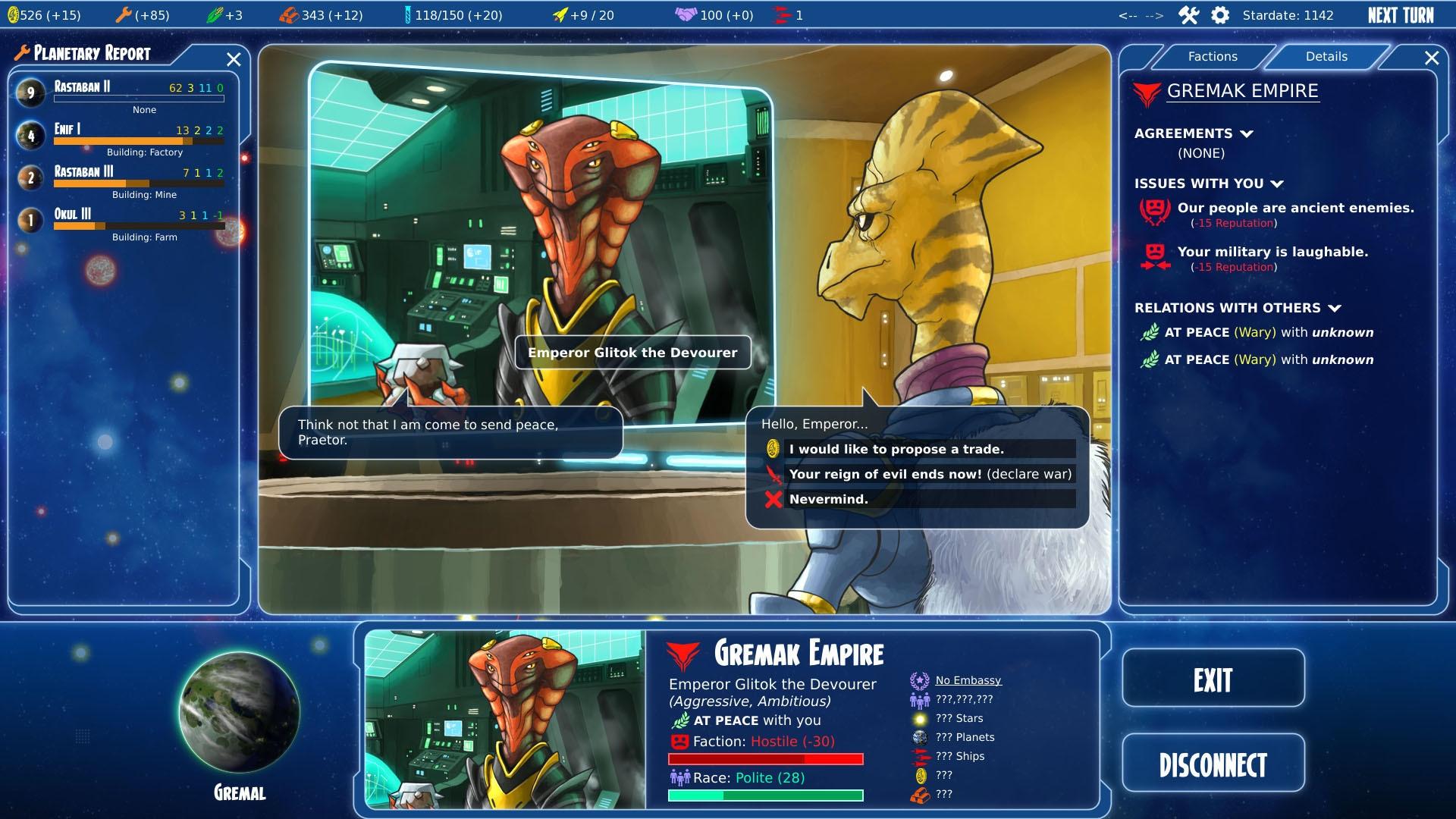This screenshot has width=1456, height=819.
Task: Click the red ships counter icon
Action: (781, 13)
